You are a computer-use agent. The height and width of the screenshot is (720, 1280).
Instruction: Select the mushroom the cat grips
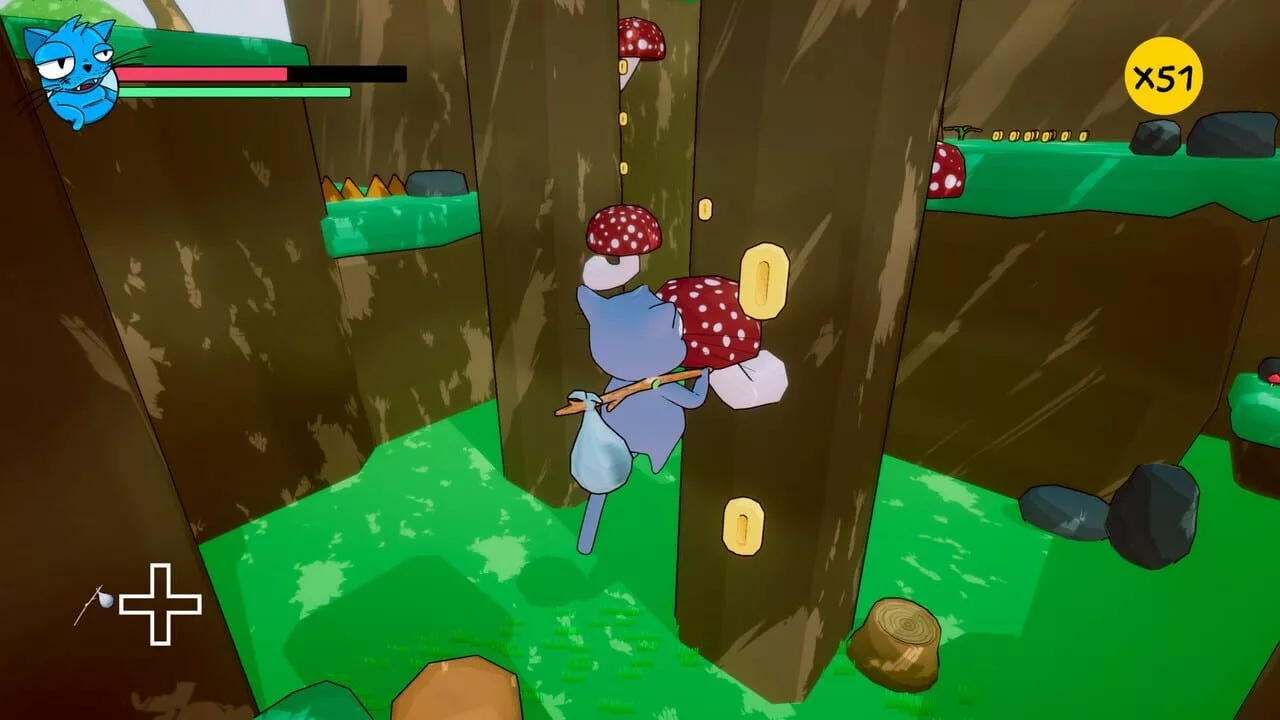pos(715,320)
